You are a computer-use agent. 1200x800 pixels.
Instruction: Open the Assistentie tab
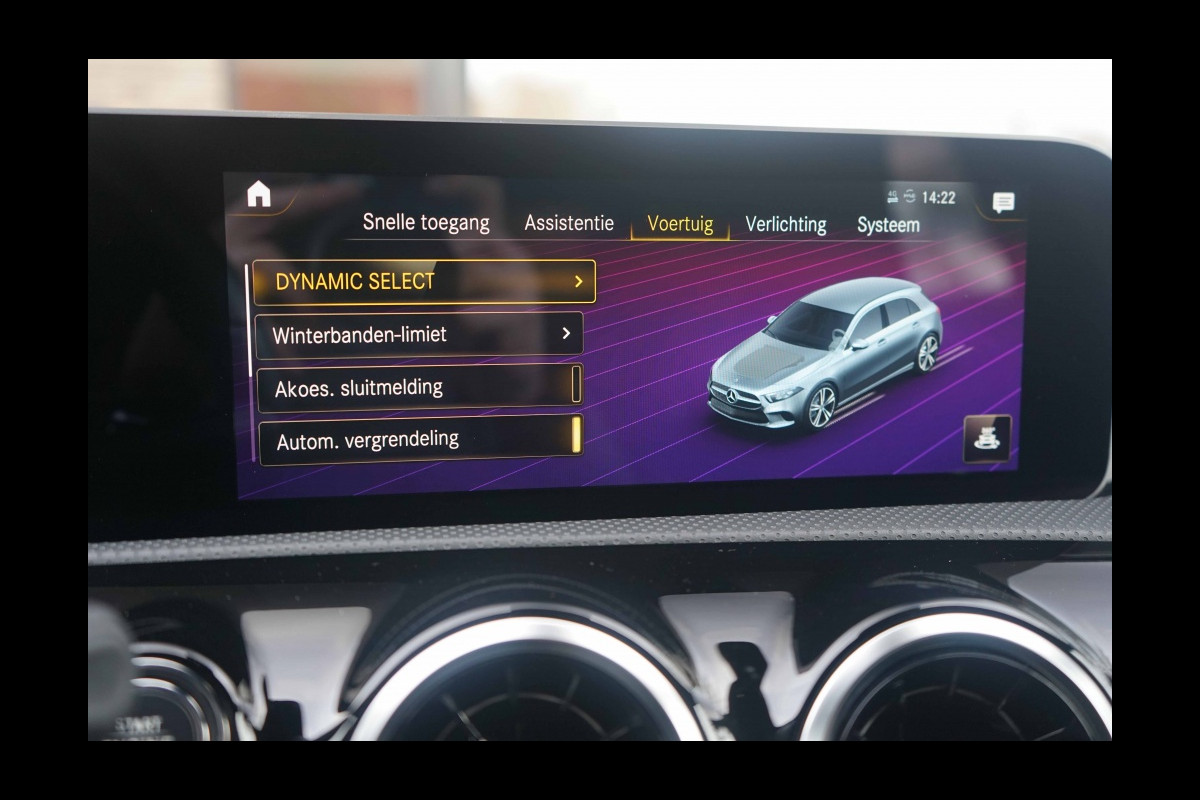click(569, 223)
